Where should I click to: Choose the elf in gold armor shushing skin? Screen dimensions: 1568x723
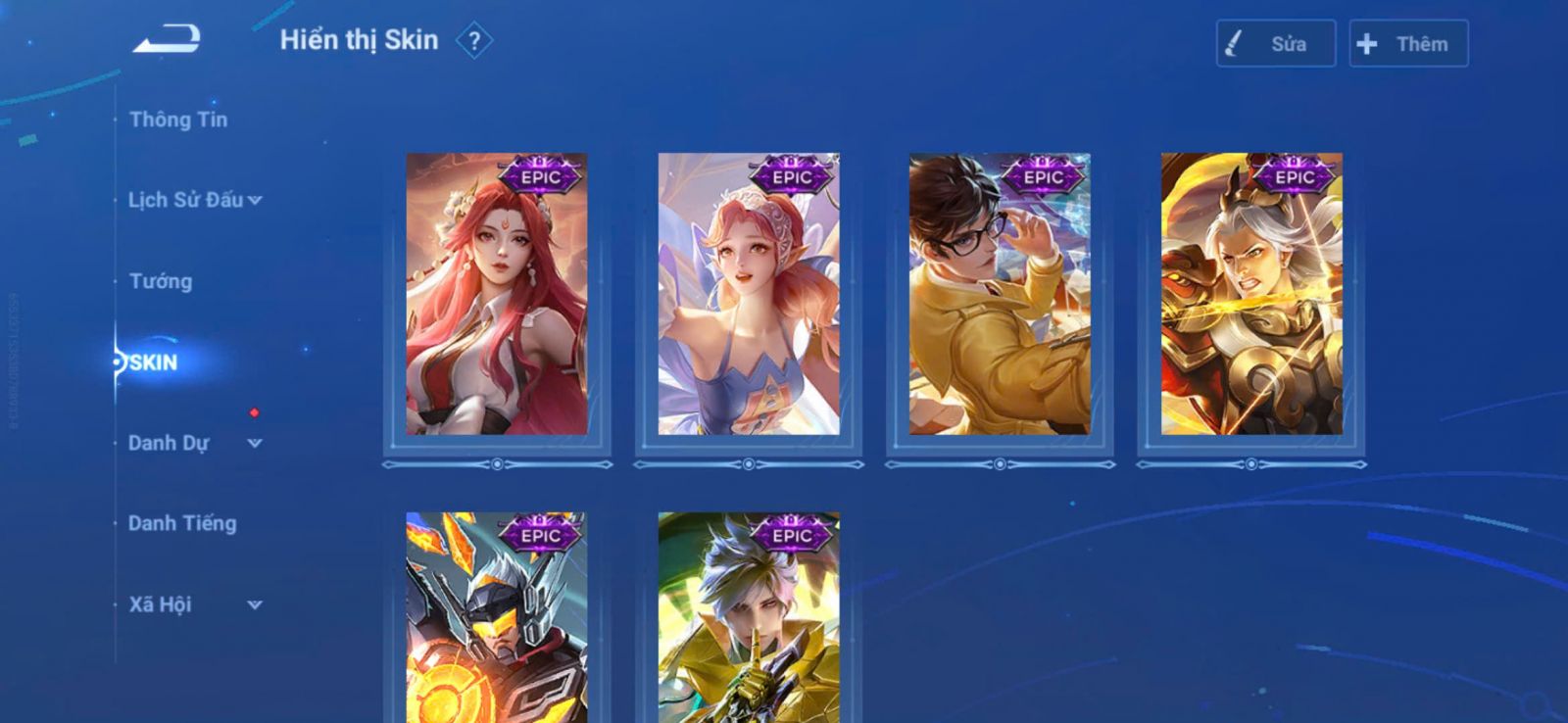click(x=749, y=619)
